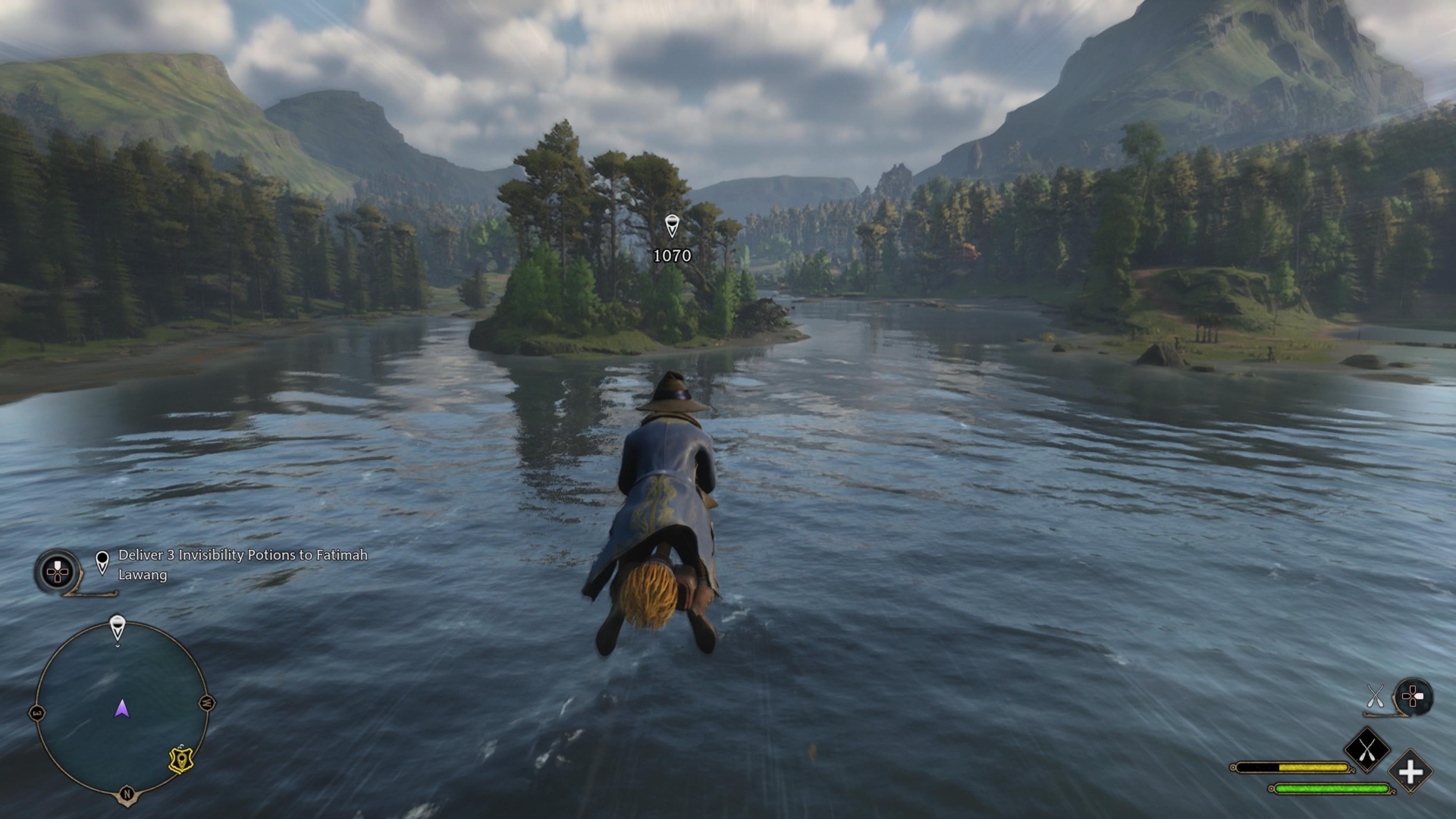Select the white quest marker at the top of the minimap
Screen dimensions: 1456x819
click(118, 623)
